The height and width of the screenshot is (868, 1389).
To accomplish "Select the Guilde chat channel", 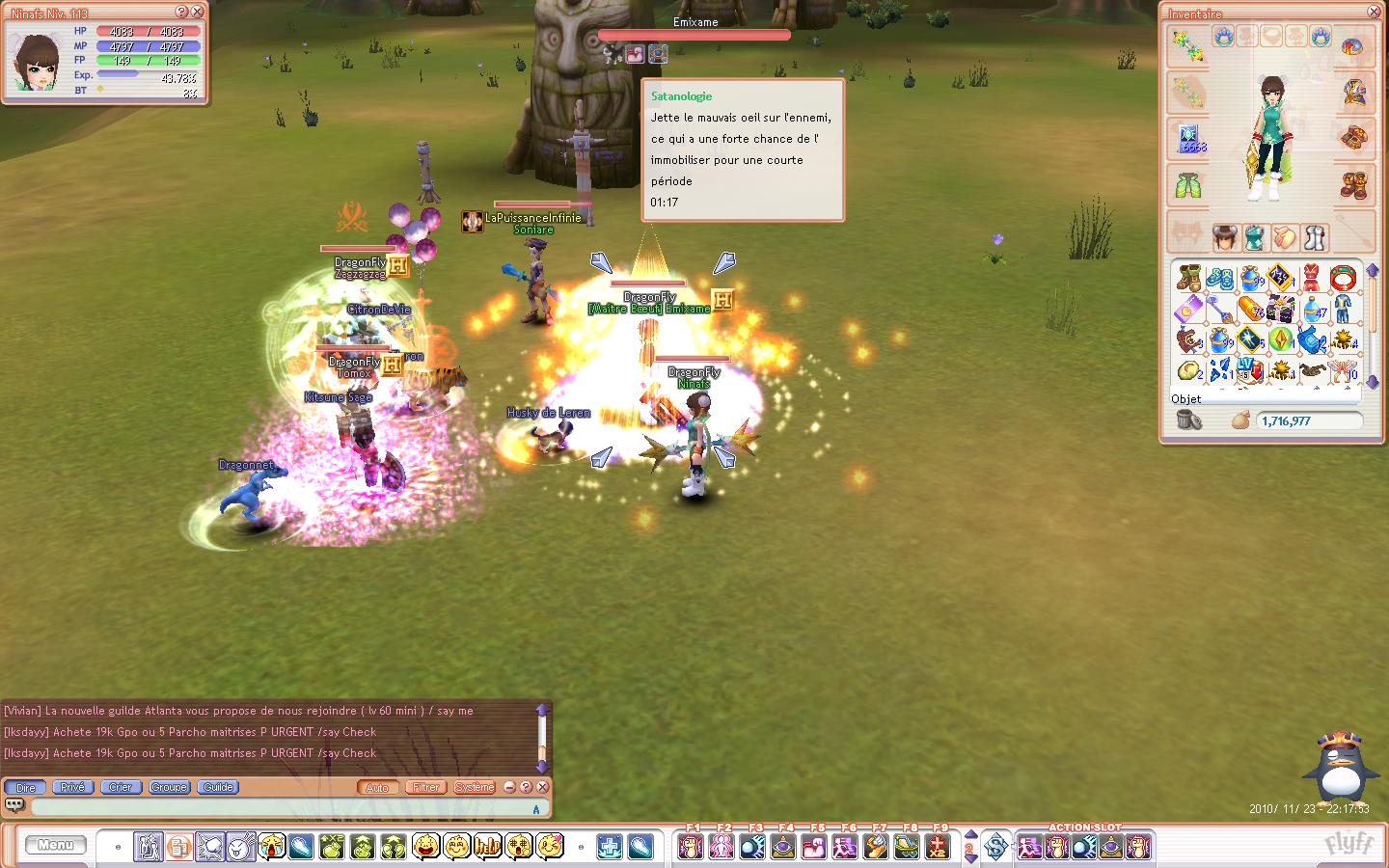I will click(218, 787).
